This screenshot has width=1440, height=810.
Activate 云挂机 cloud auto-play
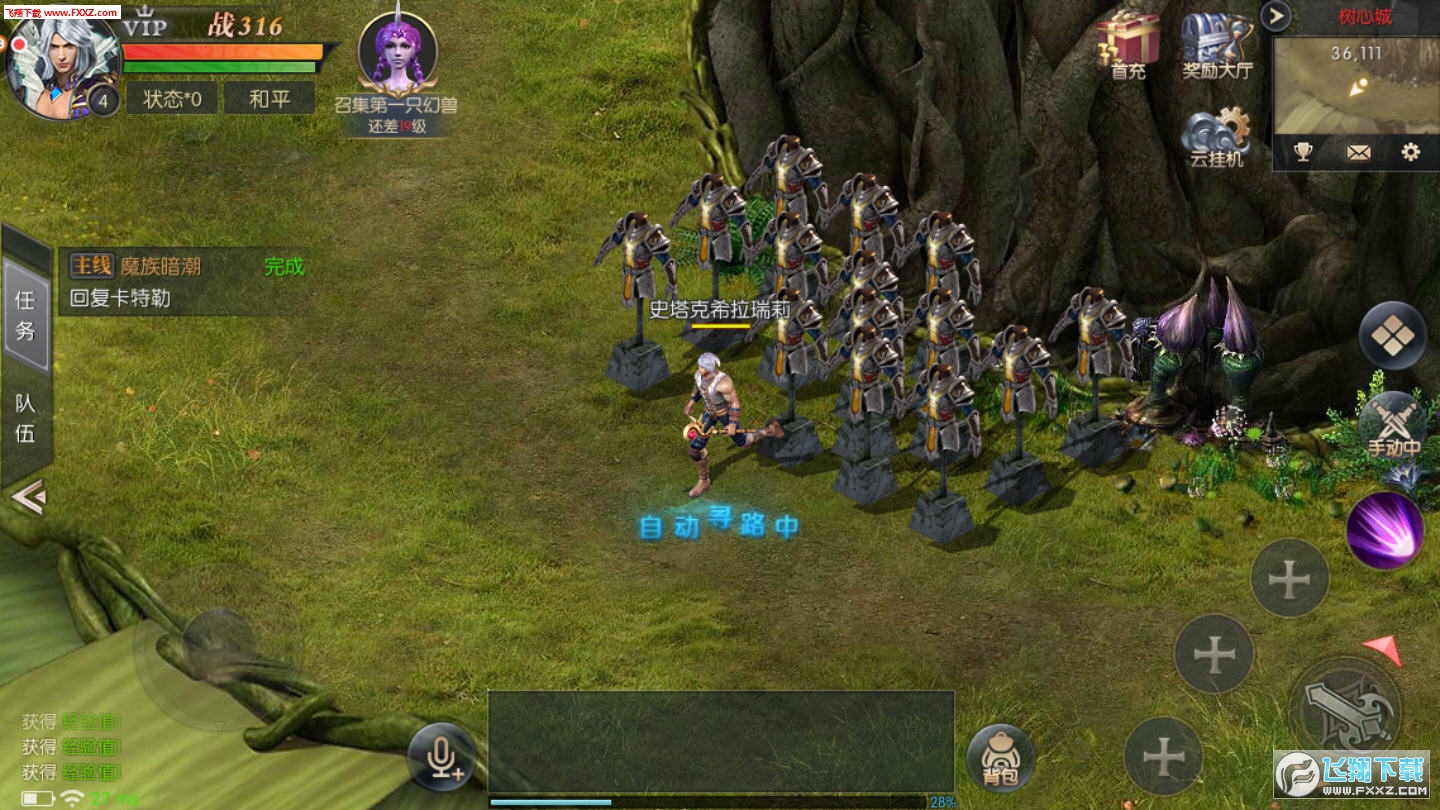[1216, 138]
